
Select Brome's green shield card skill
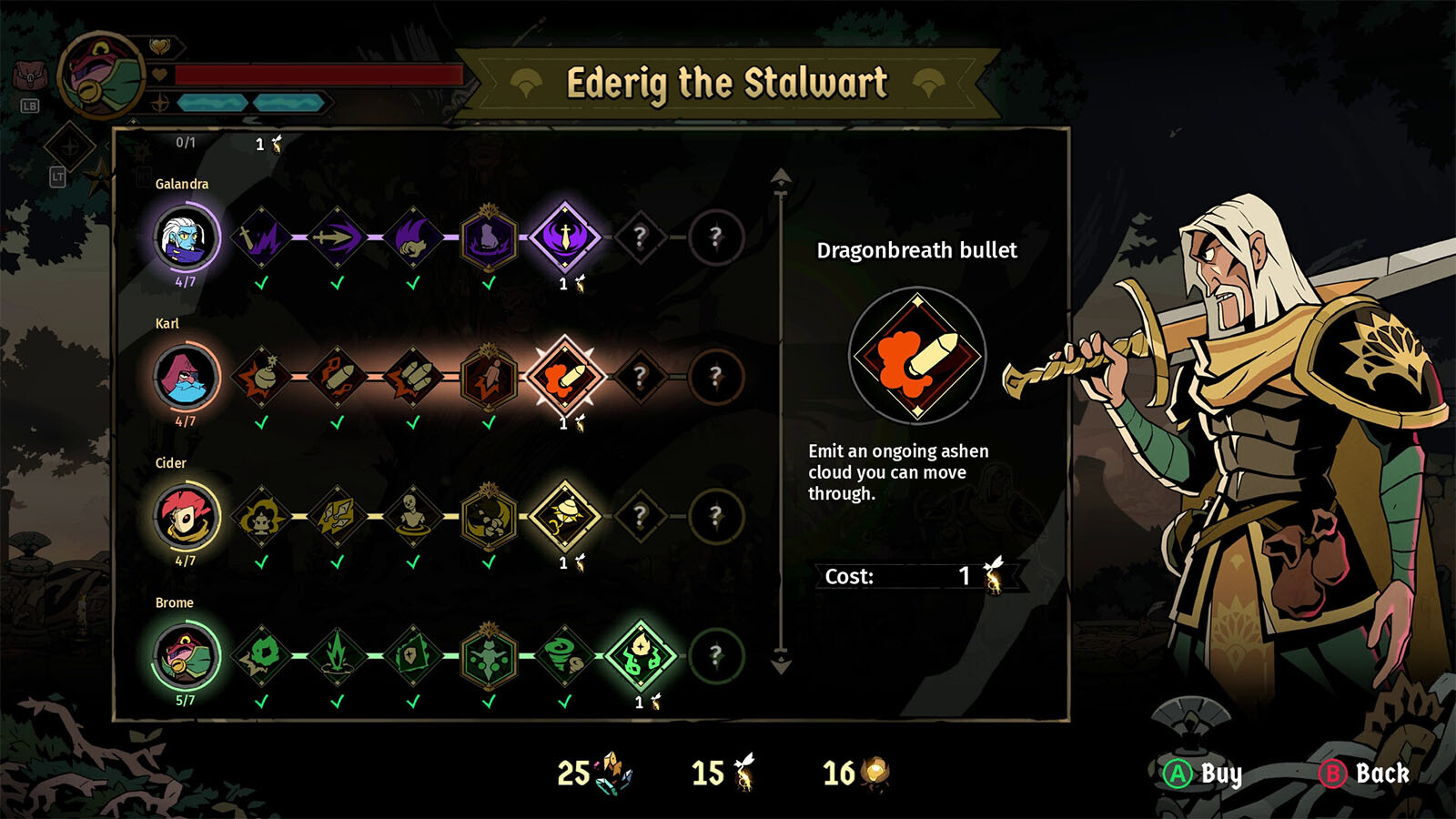click(x=413, y=655)
